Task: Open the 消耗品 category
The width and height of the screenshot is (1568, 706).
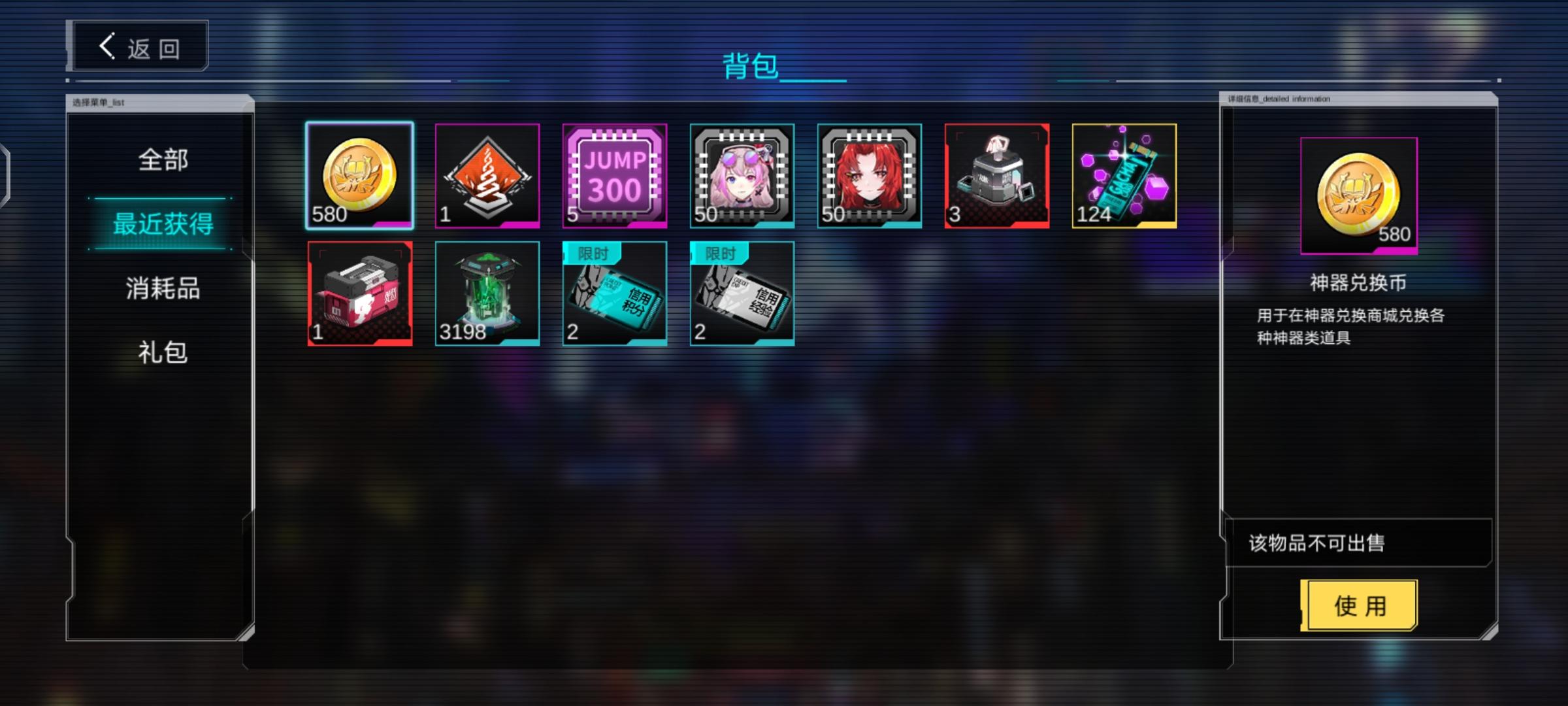Action: pyautogui.click(x=161, y=288)
